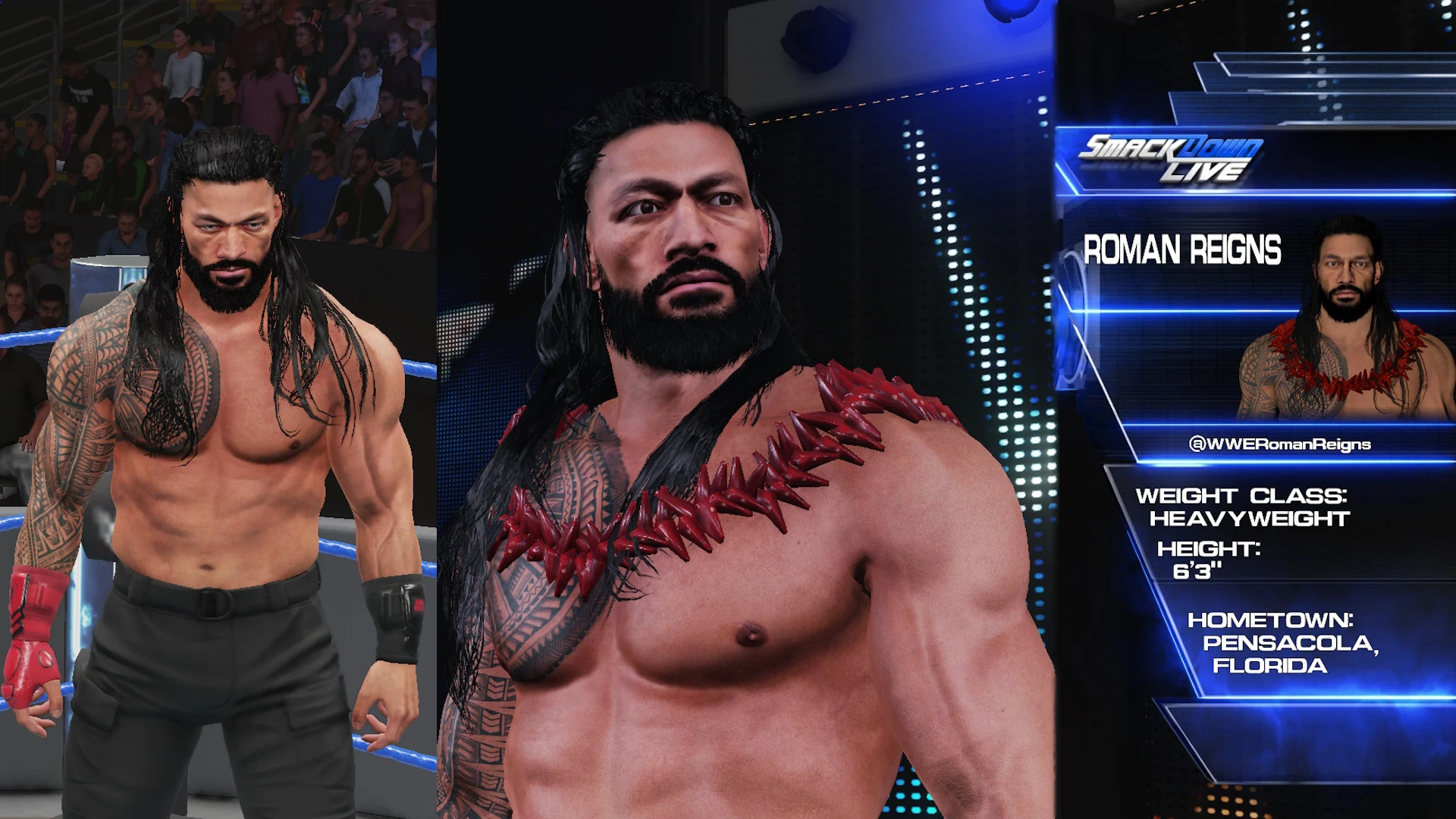Click the SmackDown Live logo
The image size is (1456, 819).
(1178, 152)
